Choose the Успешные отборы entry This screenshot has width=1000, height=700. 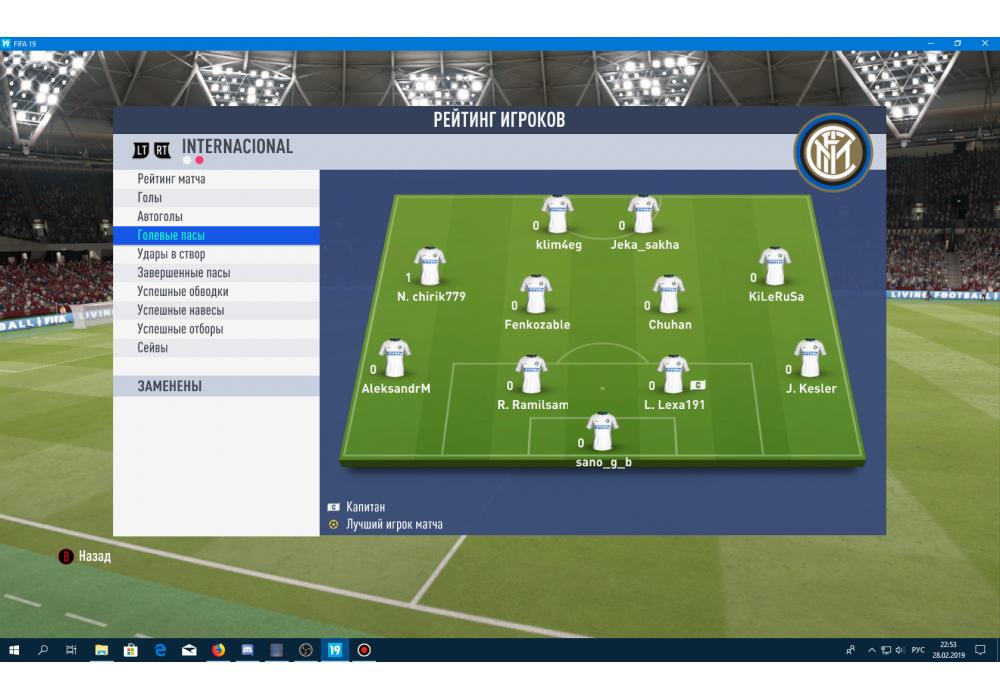click(x=181, y=329)
